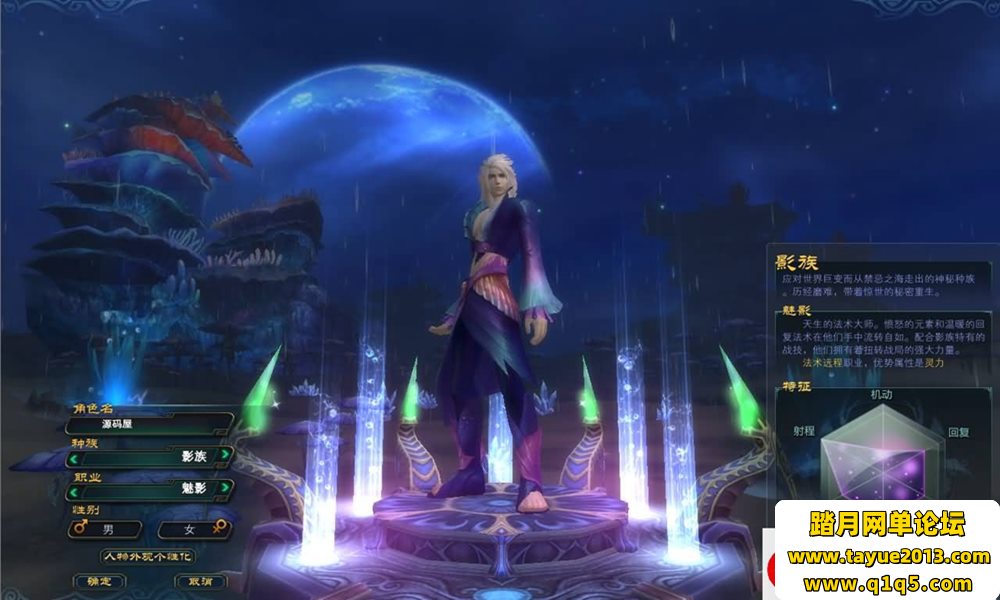Switch to the next race with right arrow

pyautogui.click(x=226, y=456)
